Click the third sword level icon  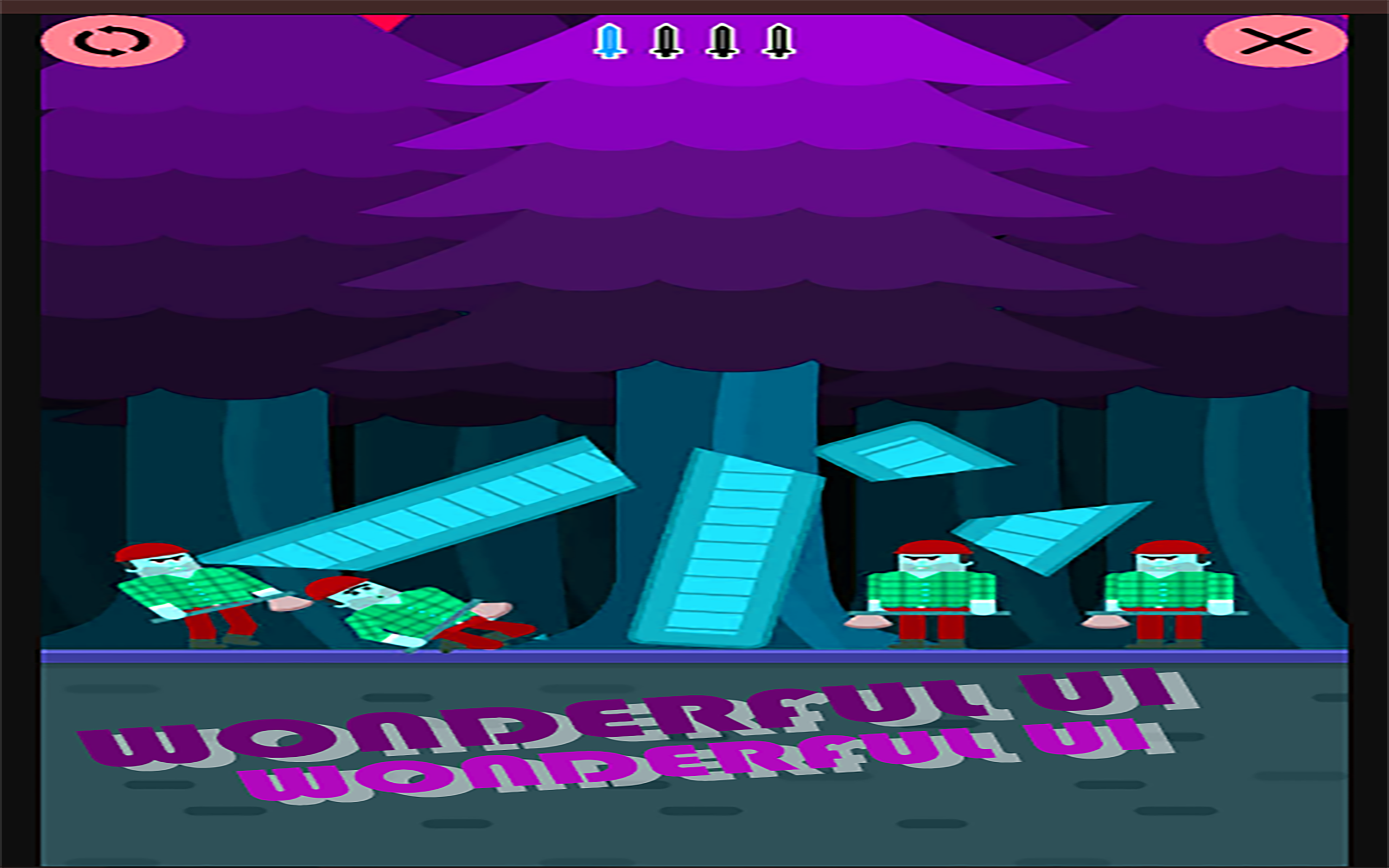point(722,41)
